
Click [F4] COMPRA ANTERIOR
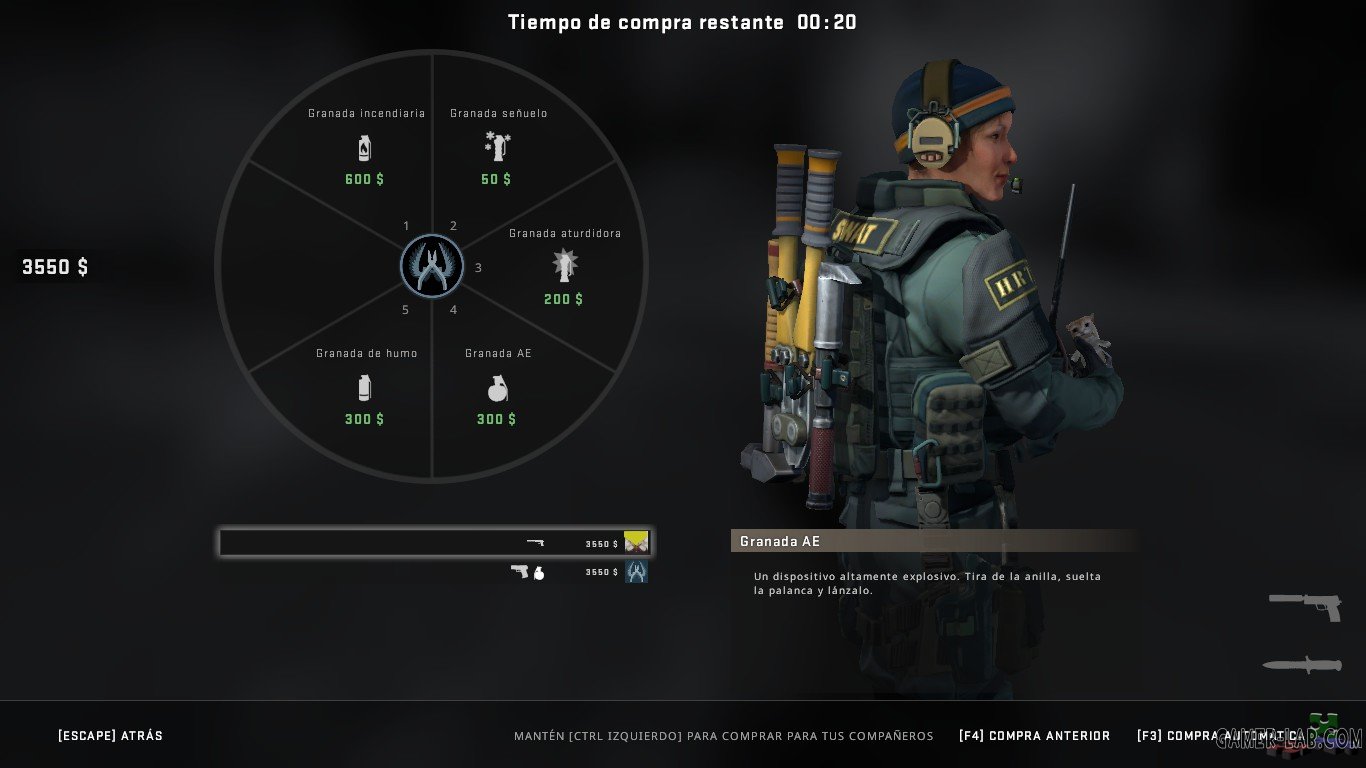tap(1034, 735)
